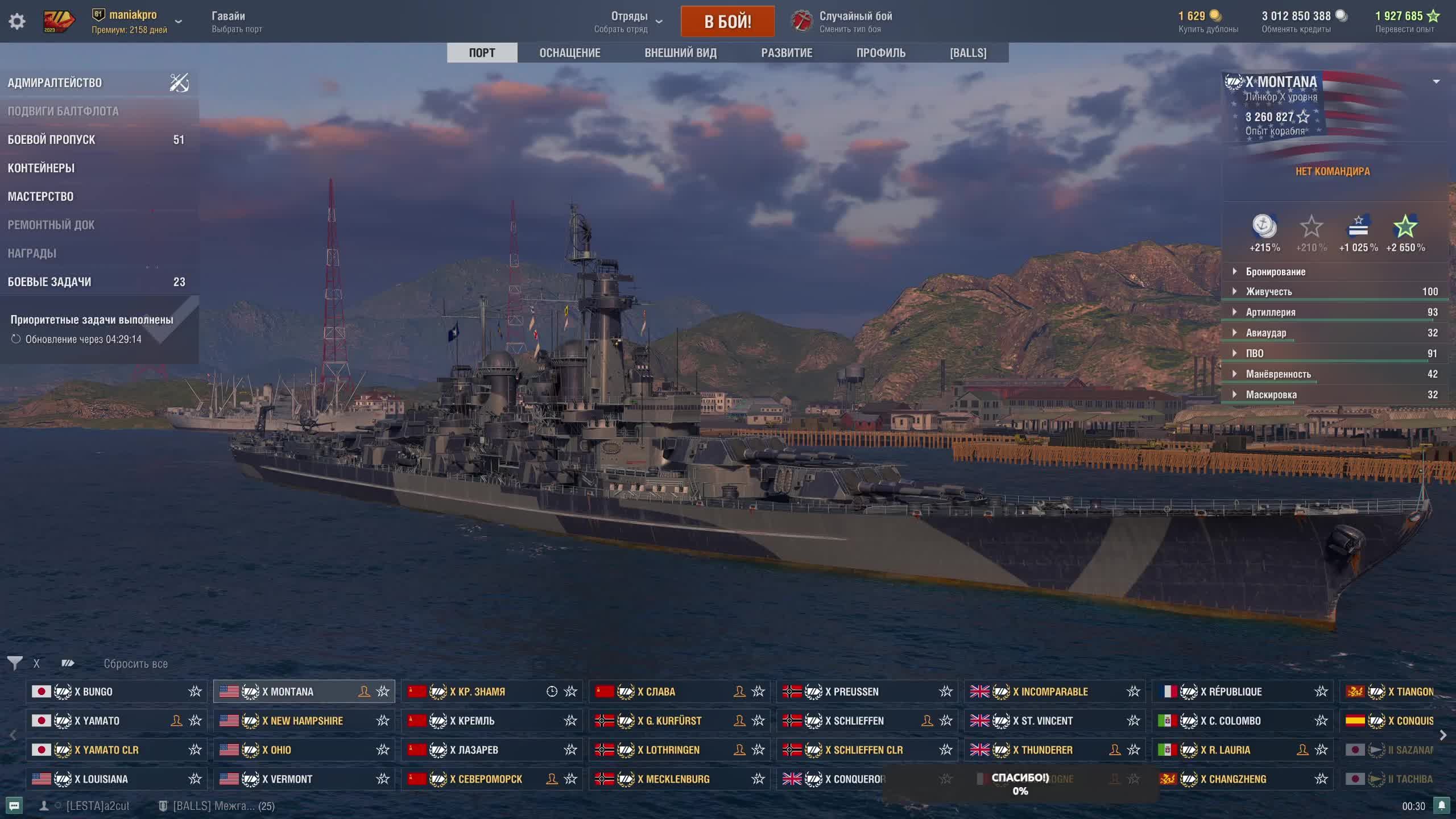
Task: Start battle with the В БОЙ! button
Action: click(x=727, y=22)
